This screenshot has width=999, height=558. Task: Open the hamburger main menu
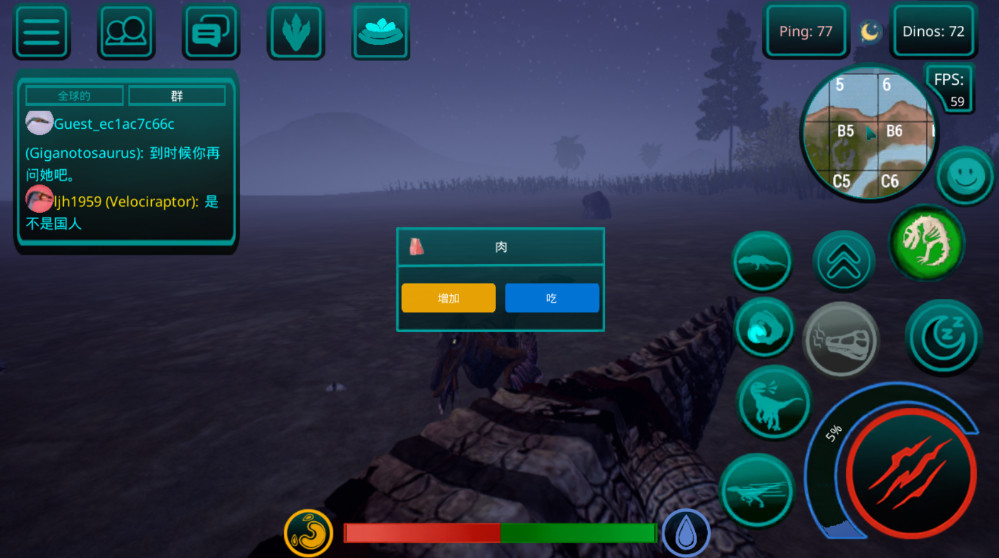click(41, 32)
